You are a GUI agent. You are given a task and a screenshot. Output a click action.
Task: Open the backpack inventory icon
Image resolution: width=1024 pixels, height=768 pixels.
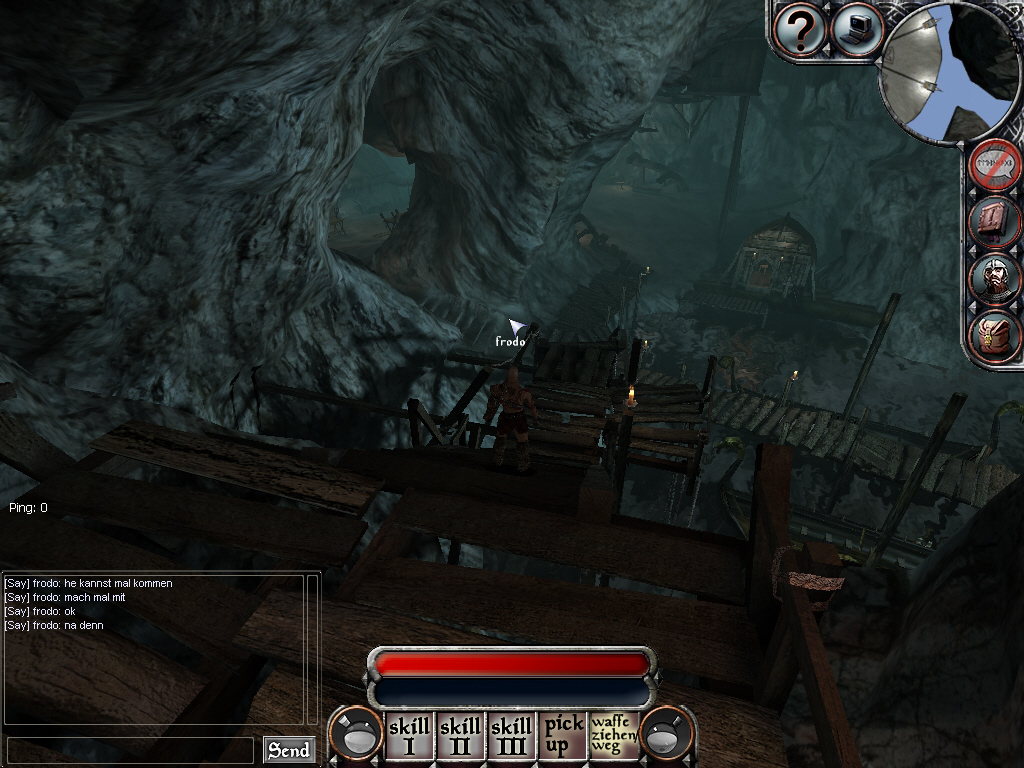coord(995,335)
